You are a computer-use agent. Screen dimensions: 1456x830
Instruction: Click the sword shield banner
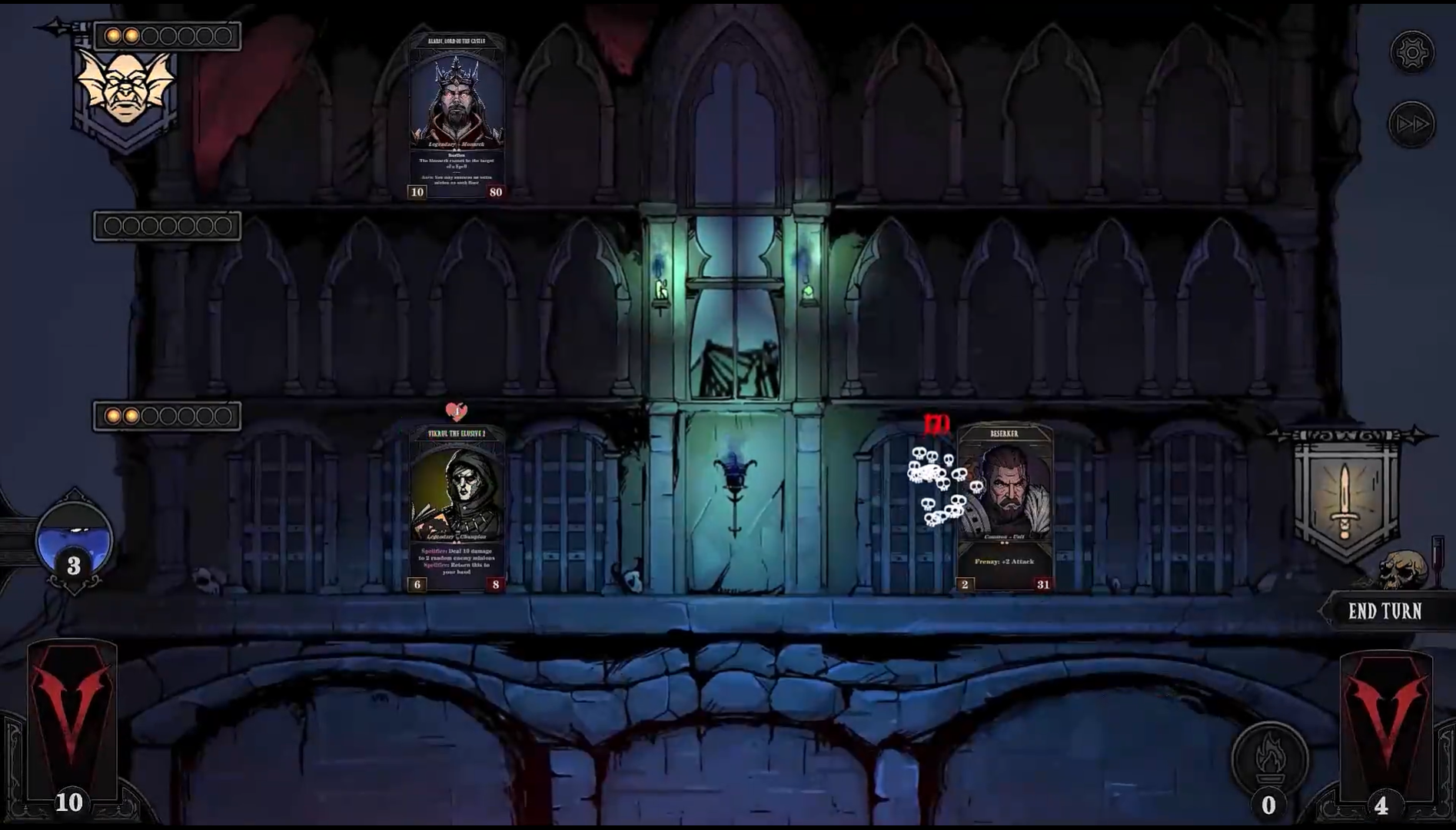[x=1345, y=496]
